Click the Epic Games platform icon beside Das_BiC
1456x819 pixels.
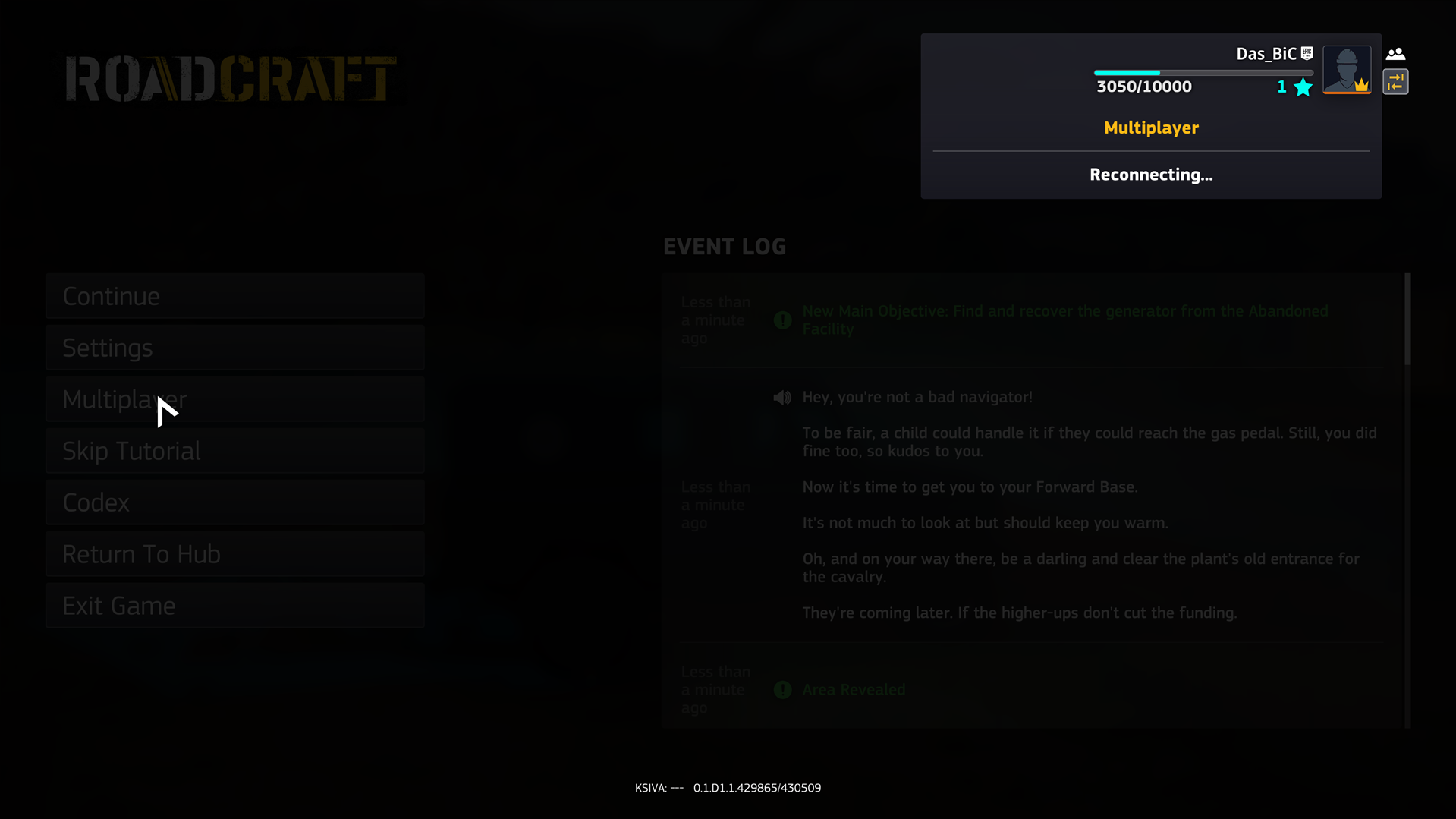pos(1307,53)
